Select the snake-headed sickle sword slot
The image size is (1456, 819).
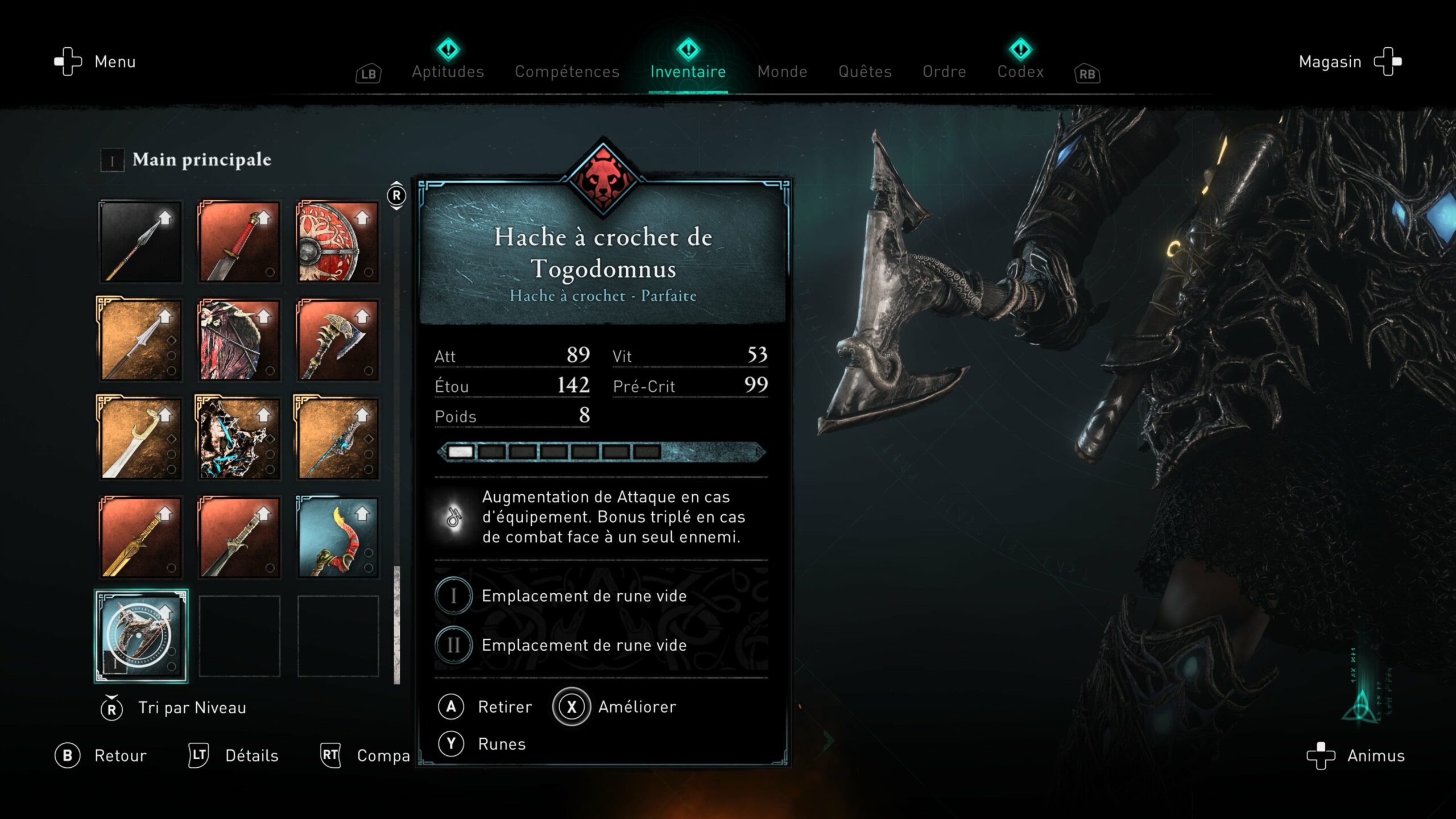pos(140,439)
